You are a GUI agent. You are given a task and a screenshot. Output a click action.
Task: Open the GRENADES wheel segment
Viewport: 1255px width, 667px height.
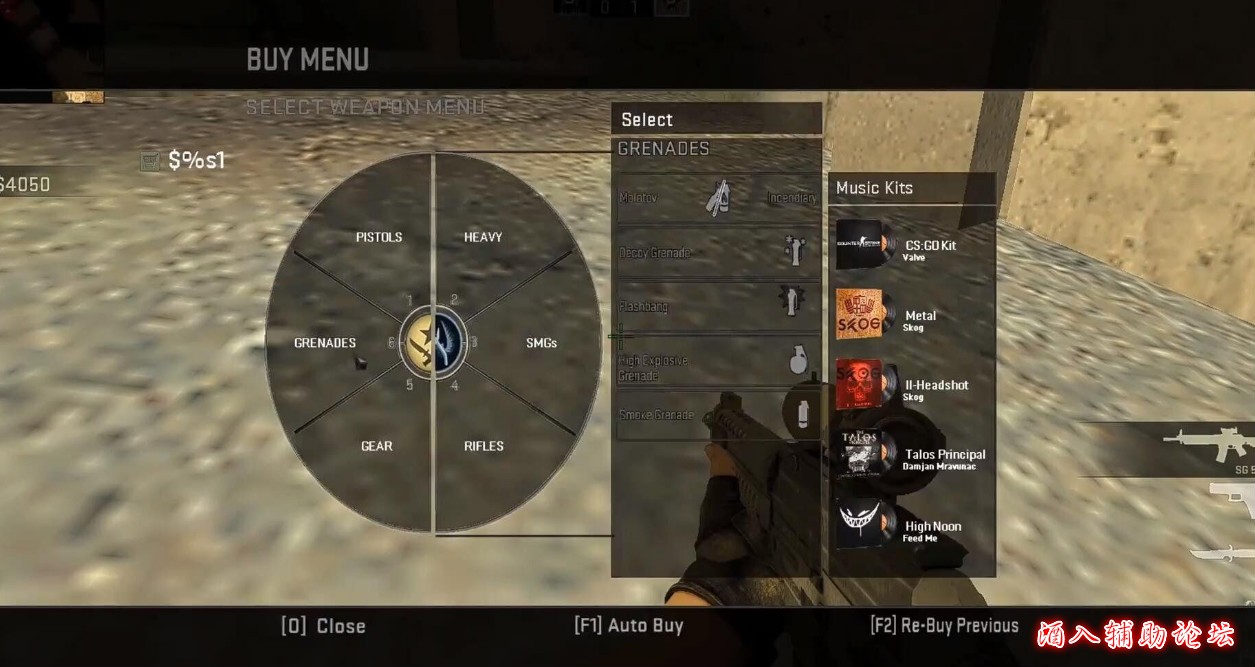click(325, 343)
